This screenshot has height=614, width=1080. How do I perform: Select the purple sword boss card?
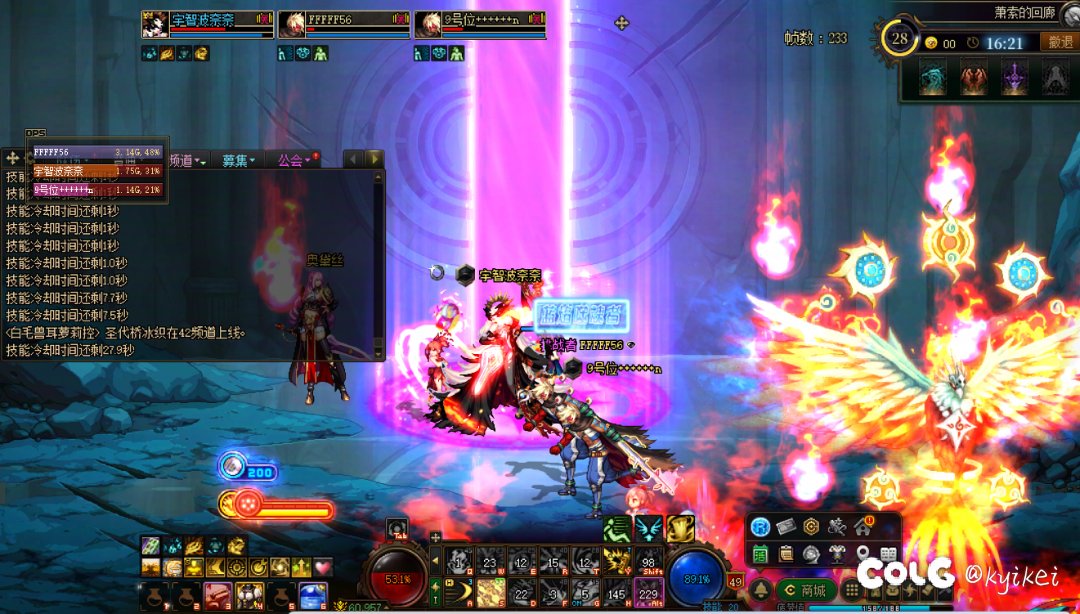(x=1015, y=78)
